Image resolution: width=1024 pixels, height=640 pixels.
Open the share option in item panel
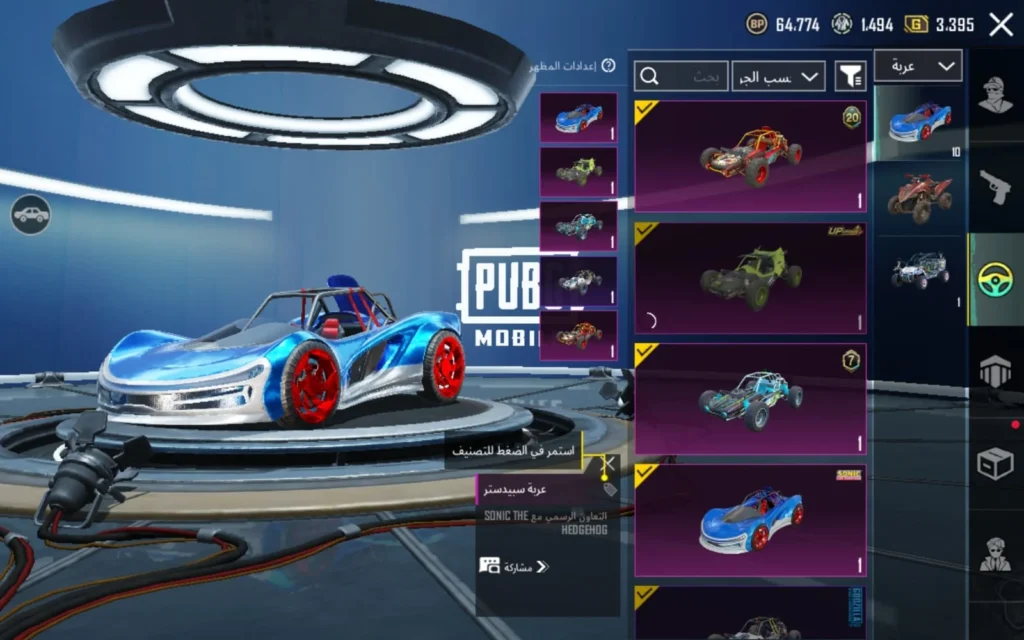[x=515, y=567]
